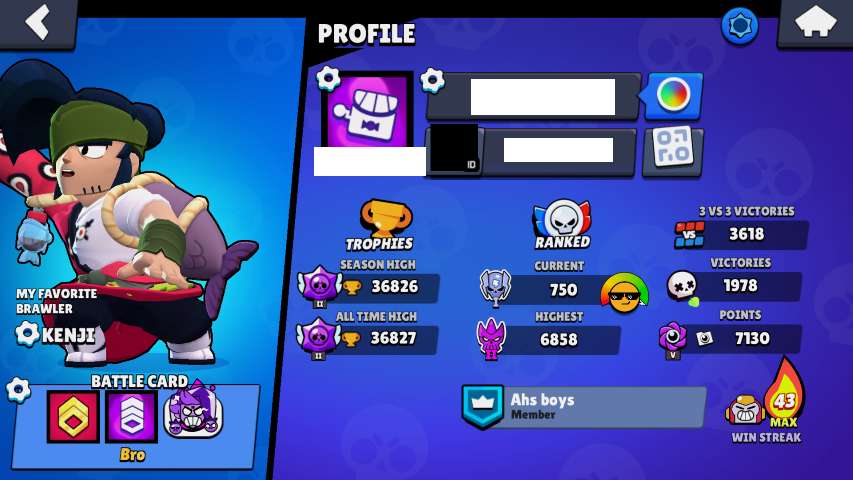
Task: Edit the Battle Card gear icon
Action: coord(18,389)
